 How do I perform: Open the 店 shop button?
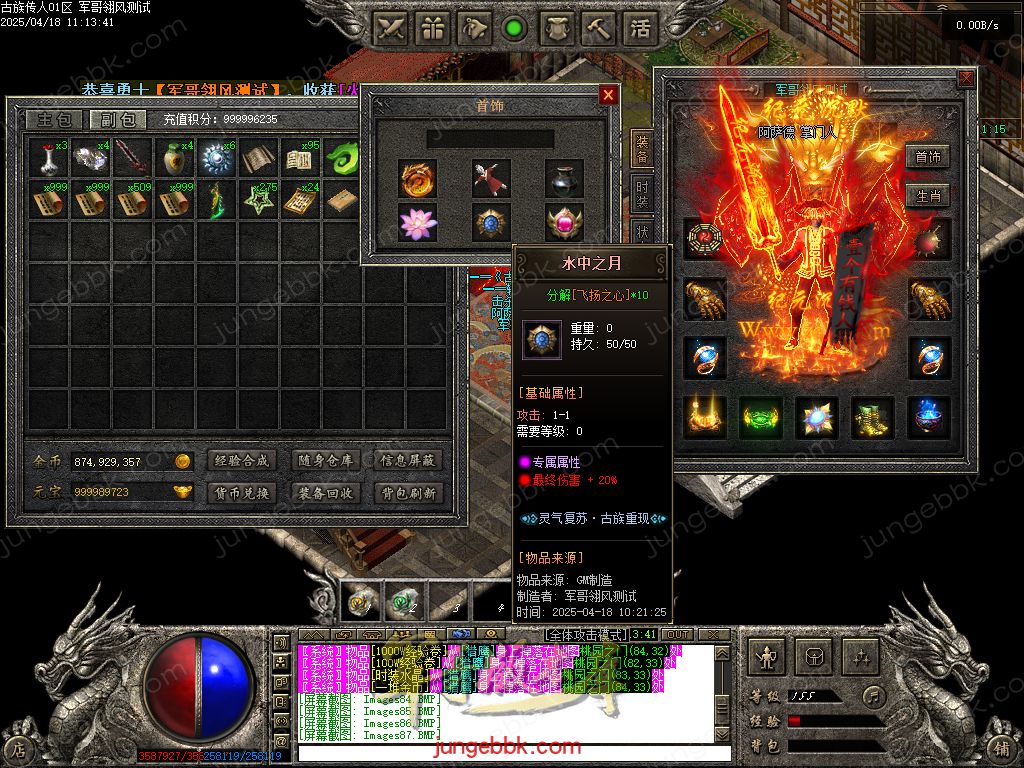point(17,748)
